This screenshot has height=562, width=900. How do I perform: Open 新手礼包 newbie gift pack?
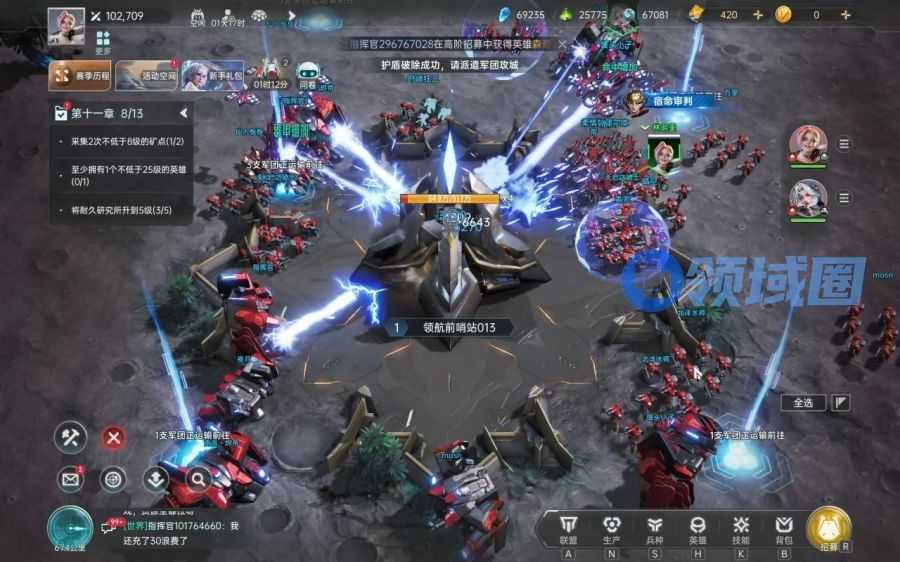coord(212,75)
